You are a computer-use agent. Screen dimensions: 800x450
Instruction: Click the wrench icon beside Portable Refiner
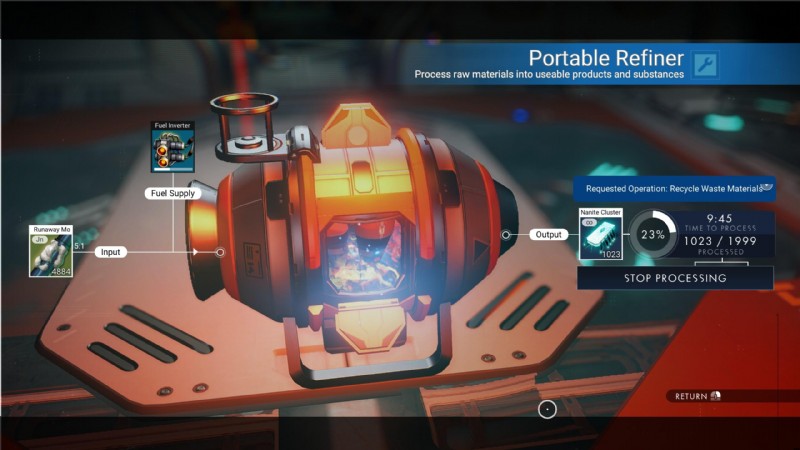point(705,65)
